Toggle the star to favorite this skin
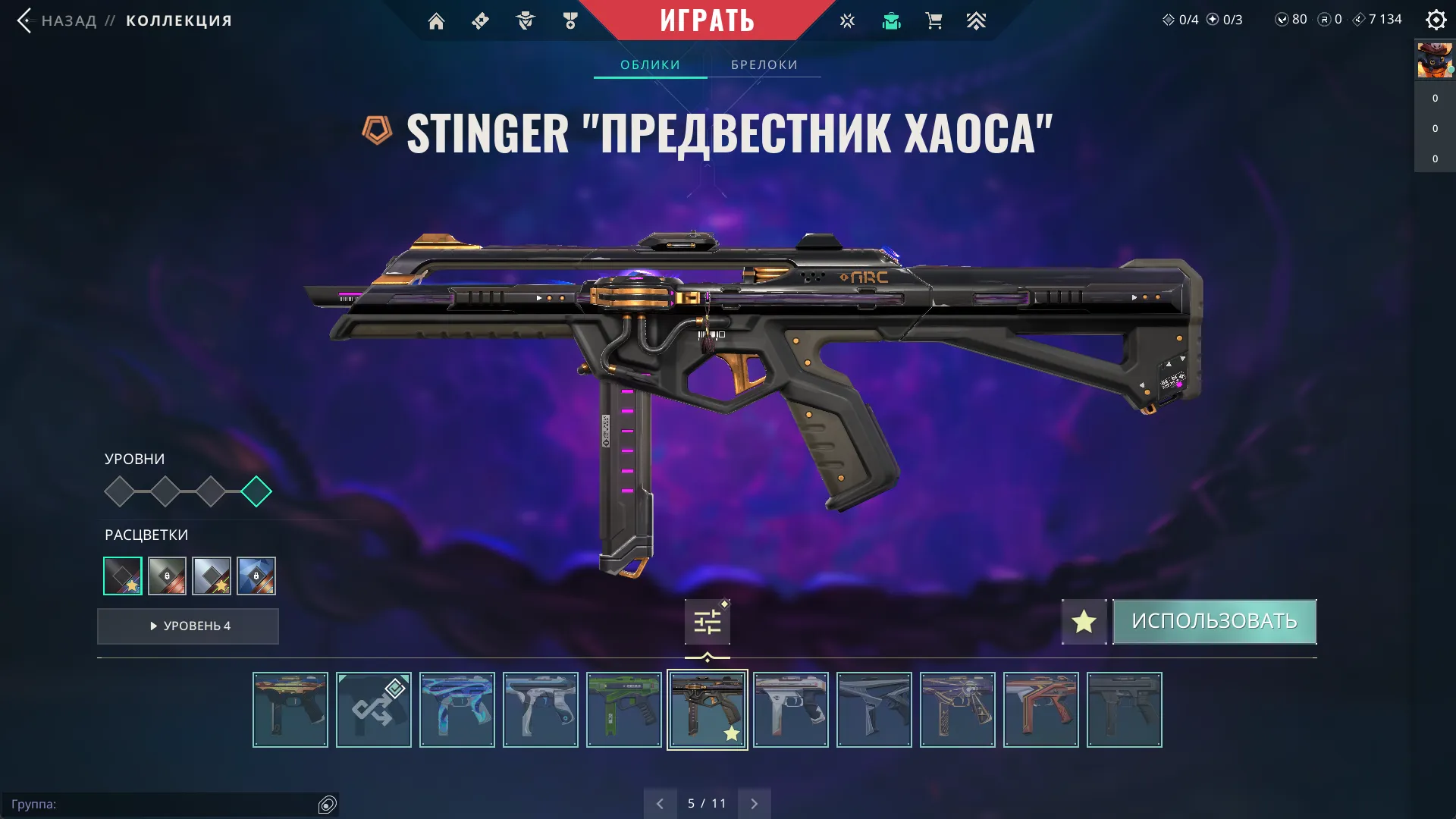The height and width of the screenshot is (819, 1456). (x=1084, y=621)
